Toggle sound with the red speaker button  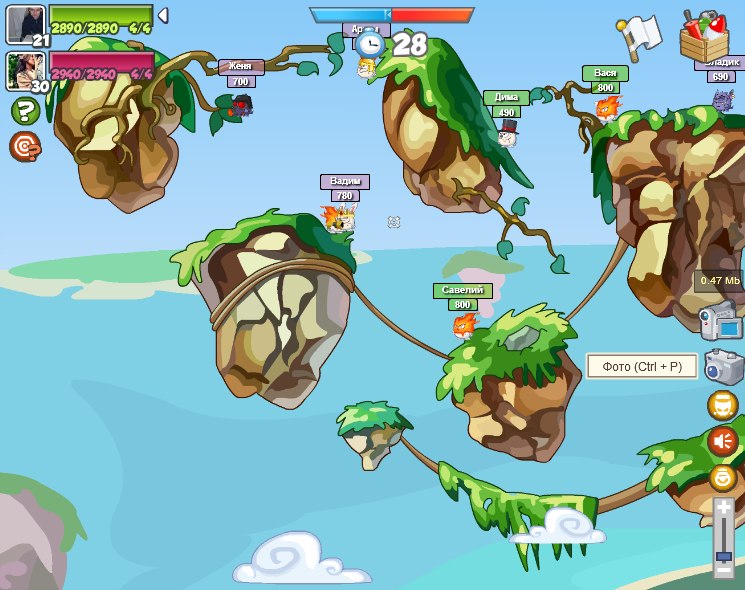point(723,440)
